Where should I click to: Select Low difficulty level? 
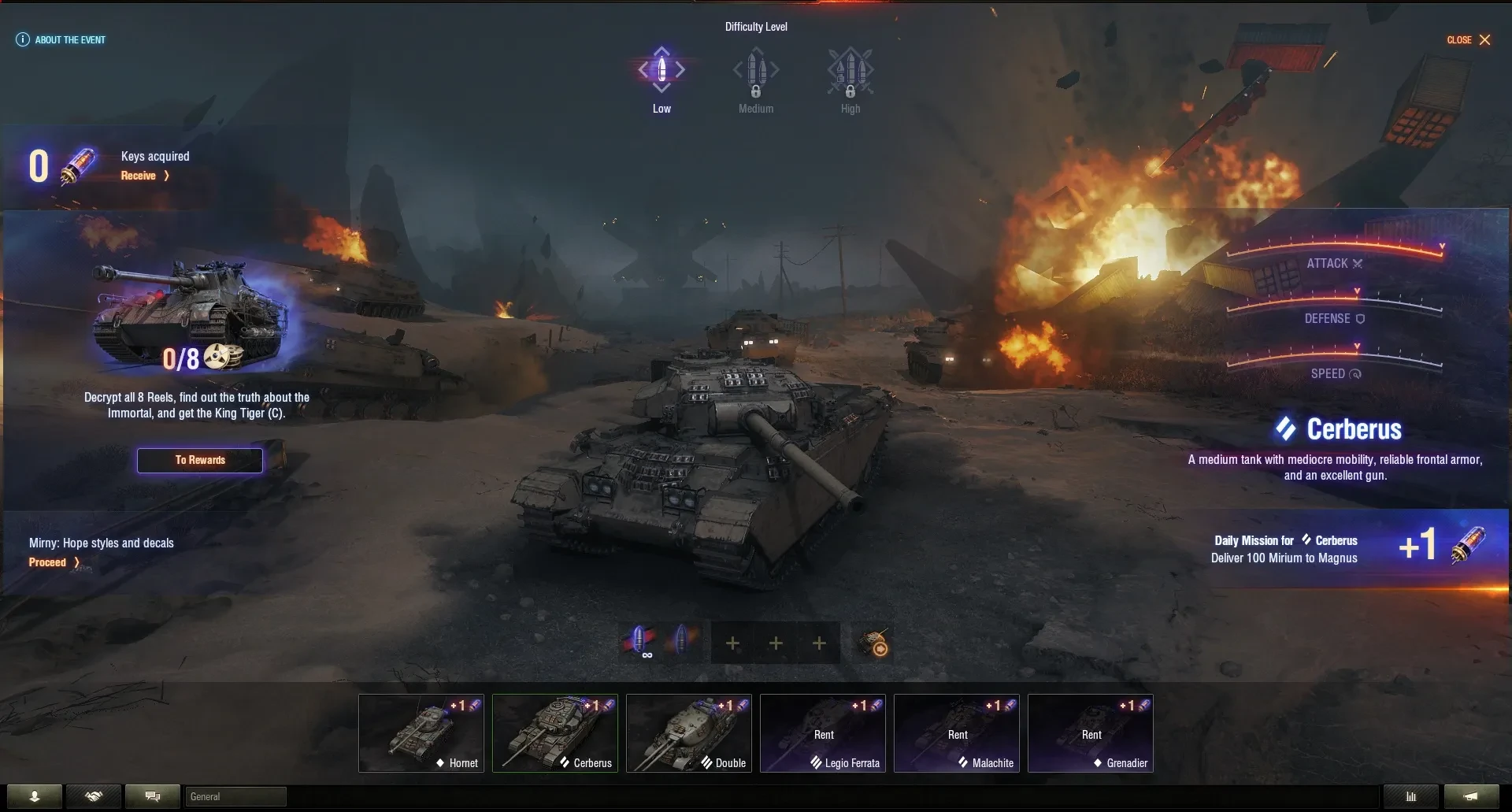(x=661, y=80)
